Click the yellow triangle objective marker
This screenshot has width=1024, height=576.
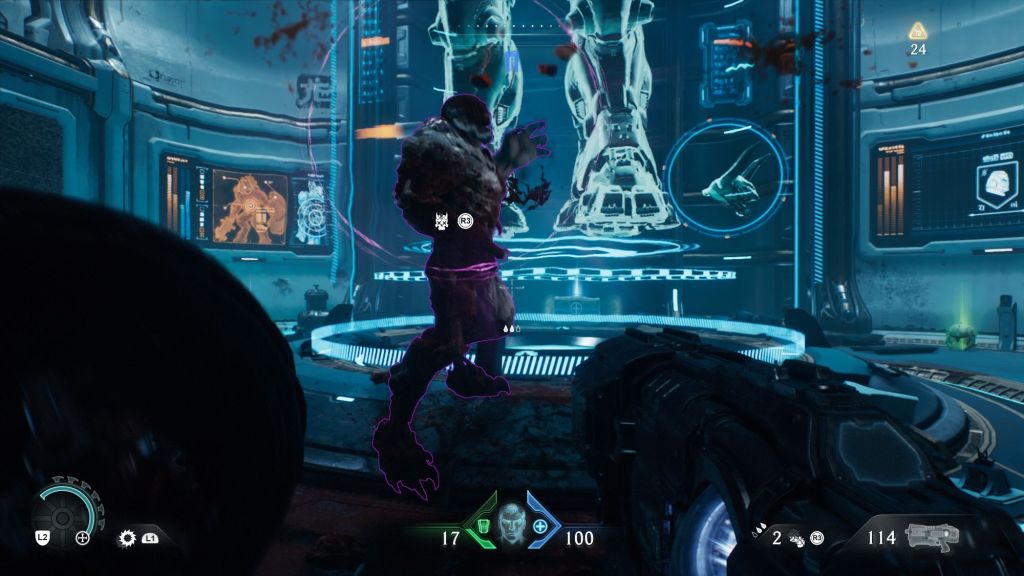point(917,31)
